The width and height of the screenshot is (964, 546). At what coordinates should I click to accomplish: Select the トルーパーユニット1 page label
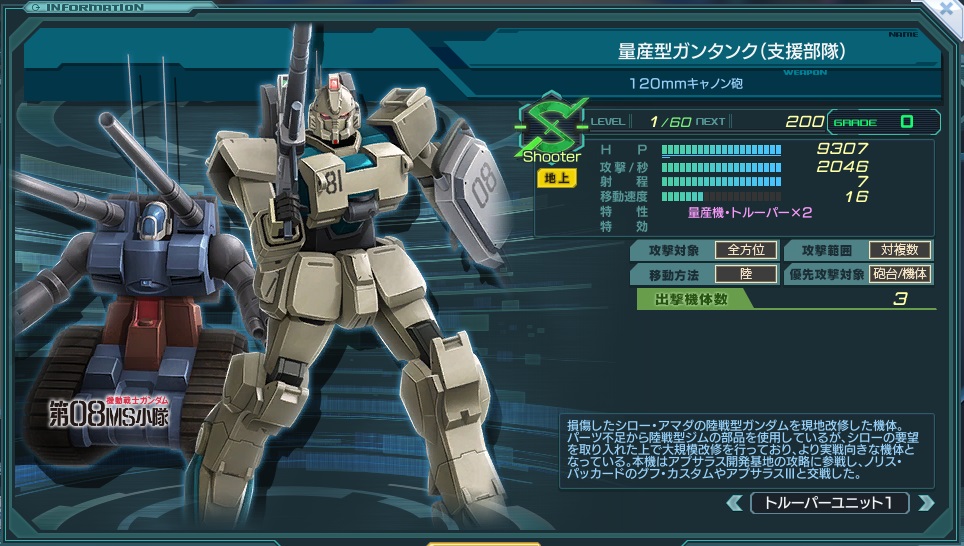pos(829,502)
